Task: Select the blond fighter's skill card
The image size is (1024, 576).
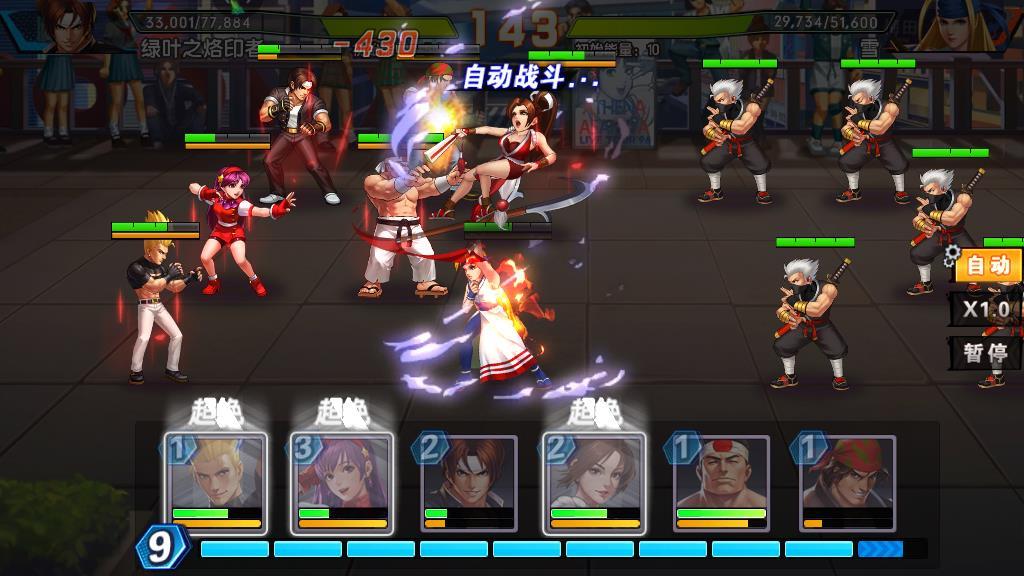Action: tap(216, 482)
